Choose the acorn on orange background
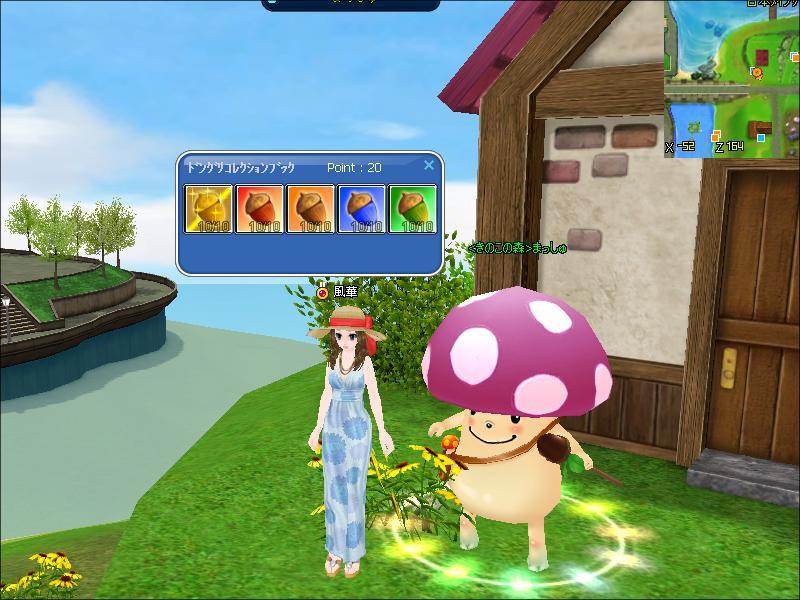This screenshot has width=800, height=600. point(311,208)
